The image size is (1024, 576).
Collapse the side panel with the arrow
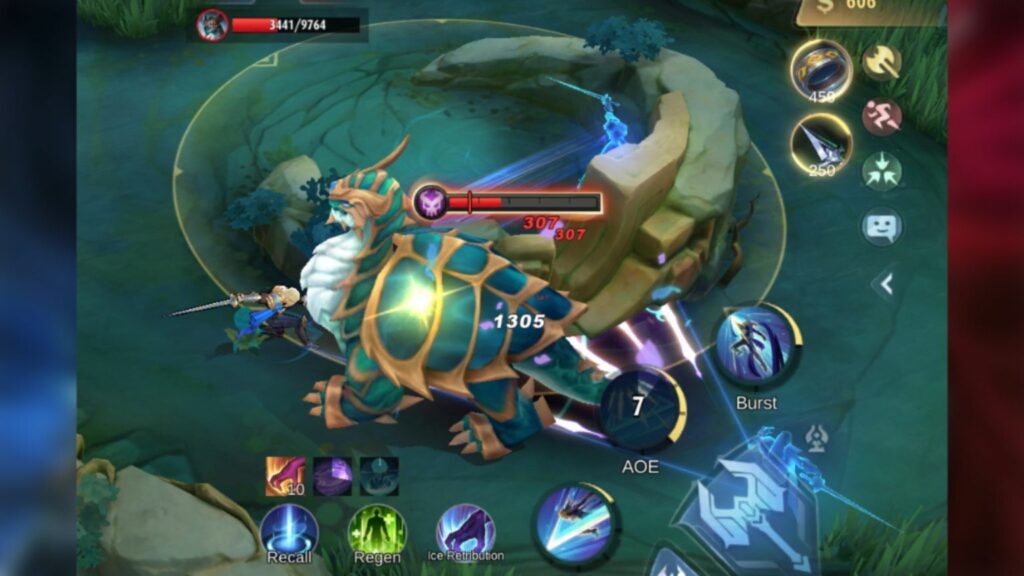[884, 285]
